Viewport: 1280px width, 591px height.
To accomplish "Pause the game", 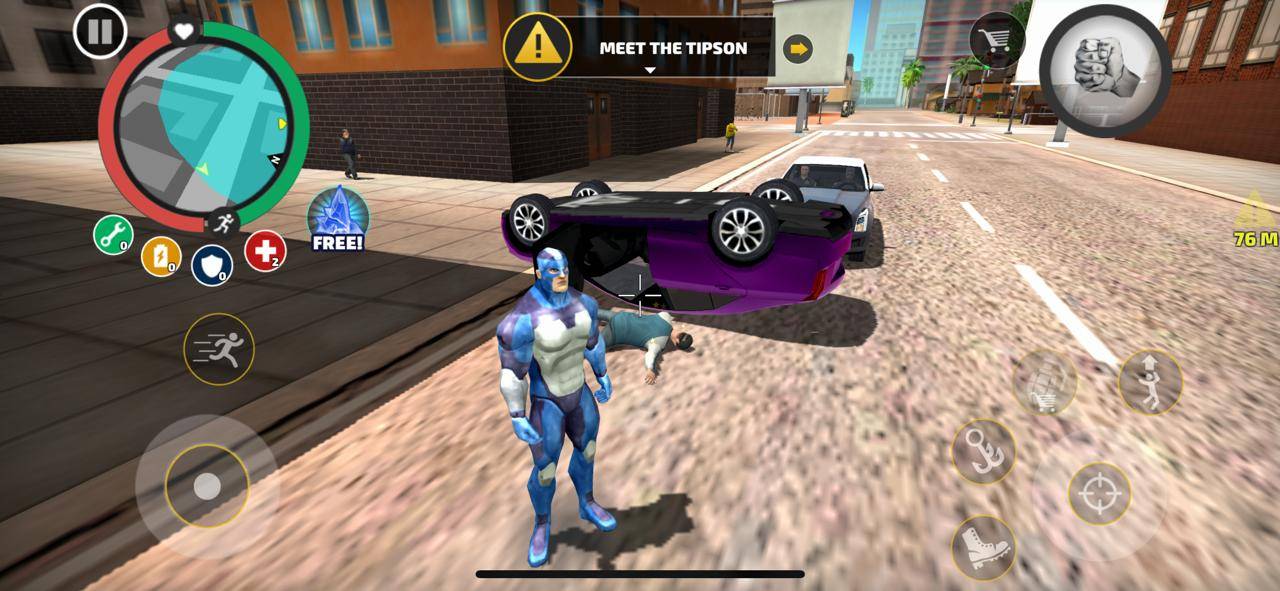I will click(x=100, y=32).
